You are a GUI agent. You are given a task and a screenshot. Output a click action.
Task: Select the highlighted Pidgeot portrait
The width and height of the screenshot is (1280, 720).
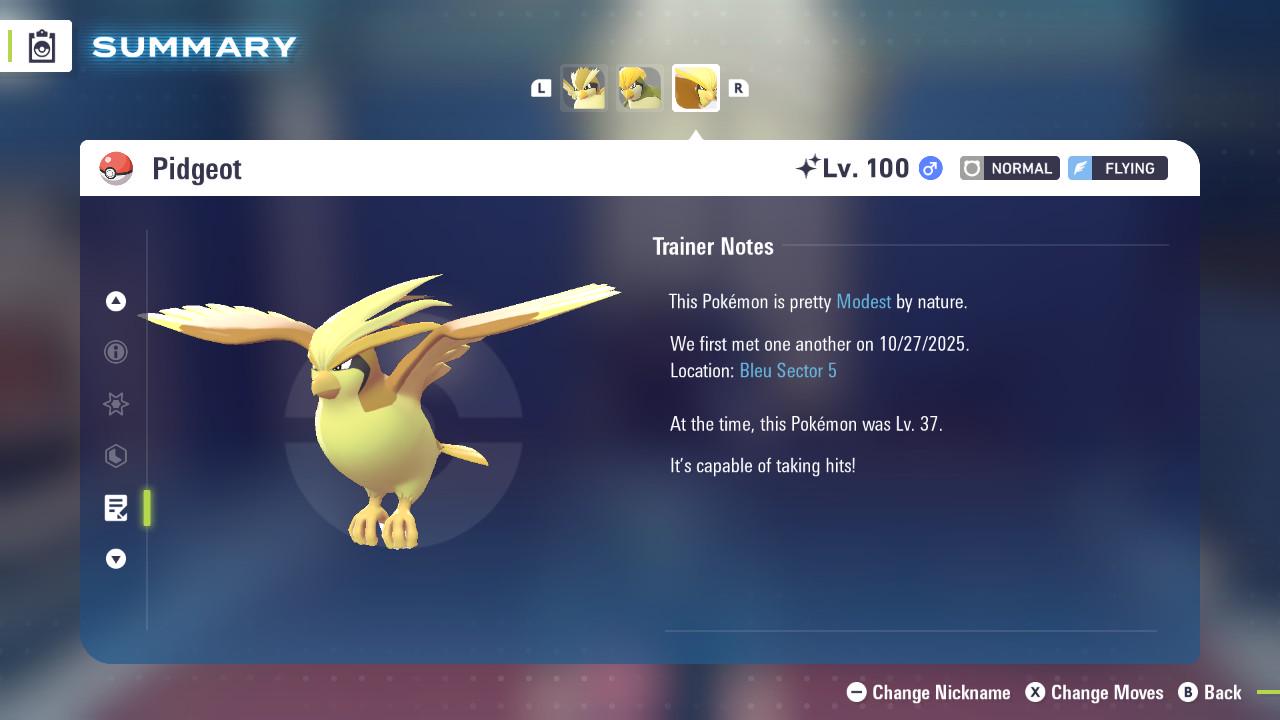coord(696,88)
